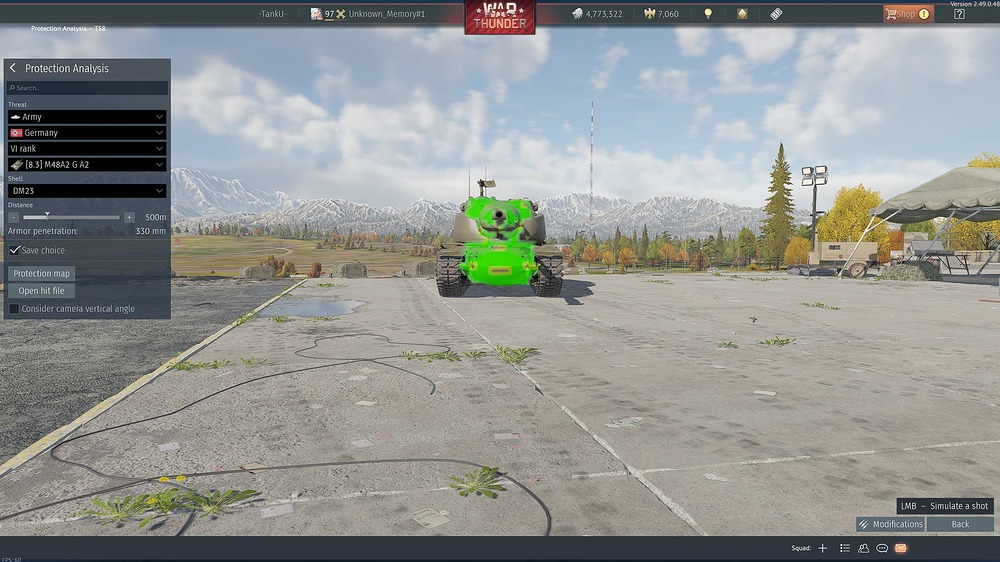Open the DM23 shell dropdown
This screenshot has height=562, width=1000.
[x=87, y=191]
